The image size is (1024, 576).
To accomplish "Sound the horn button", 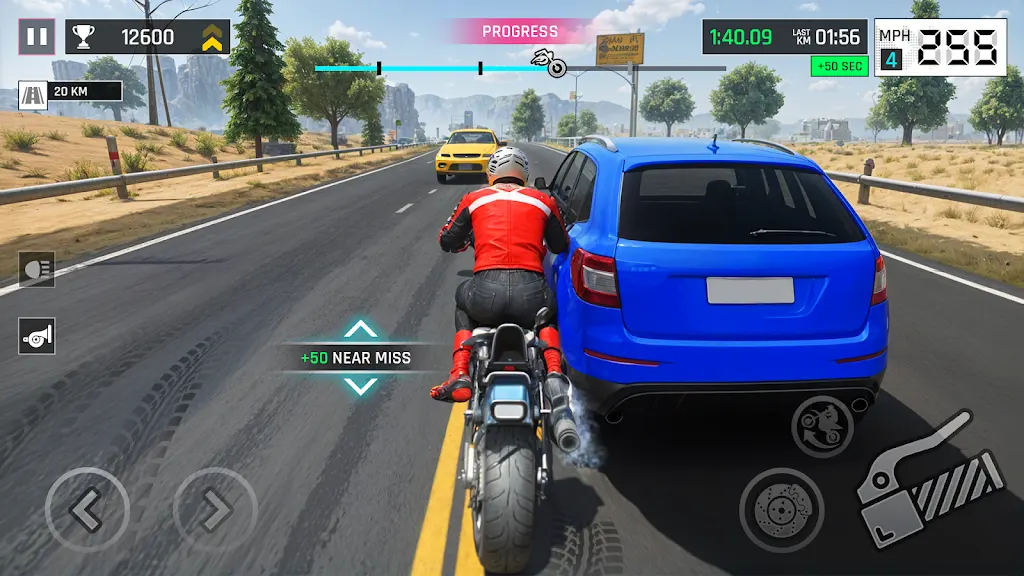I will [37, 336].
